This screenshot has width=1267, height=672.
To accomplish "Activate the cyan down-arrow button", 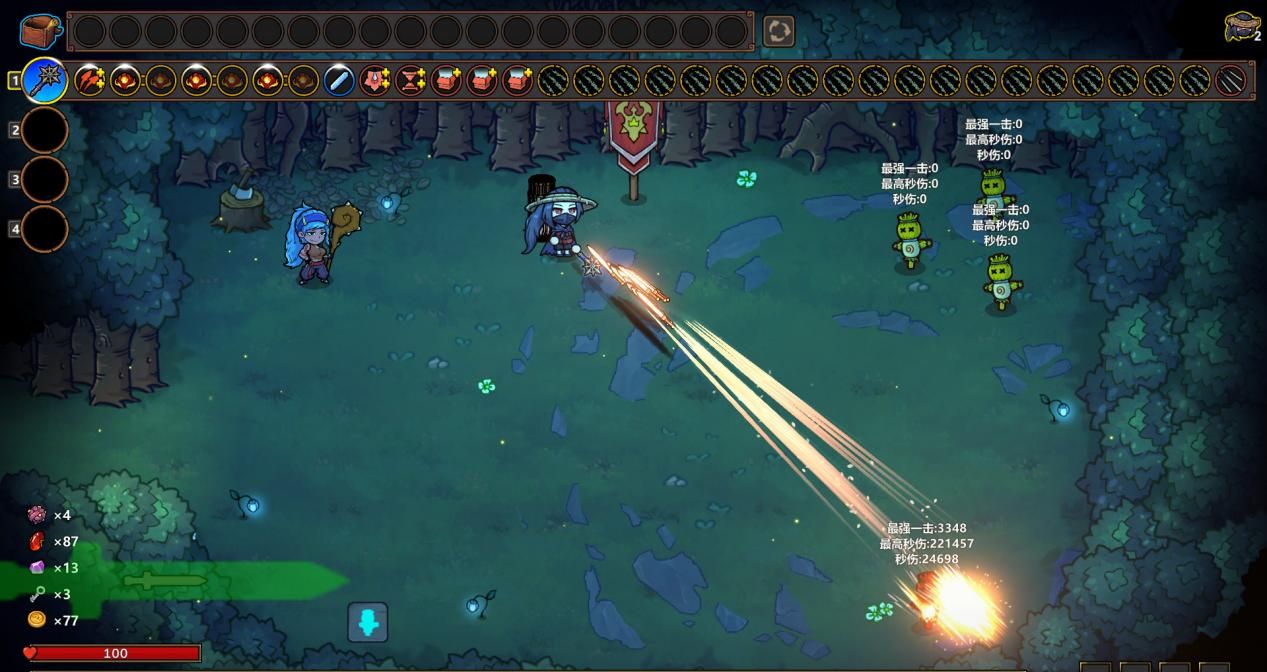I will pyautogui.click(x=367, y=622).
